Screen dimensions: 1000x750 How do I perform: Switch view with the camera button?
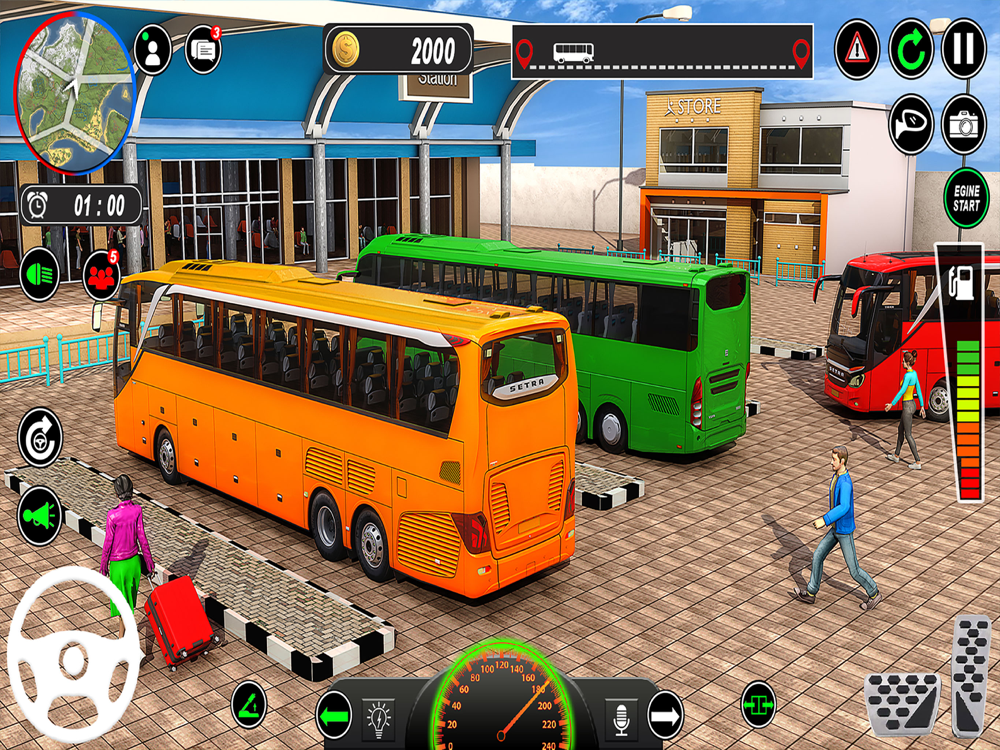(x=964, y=124)
